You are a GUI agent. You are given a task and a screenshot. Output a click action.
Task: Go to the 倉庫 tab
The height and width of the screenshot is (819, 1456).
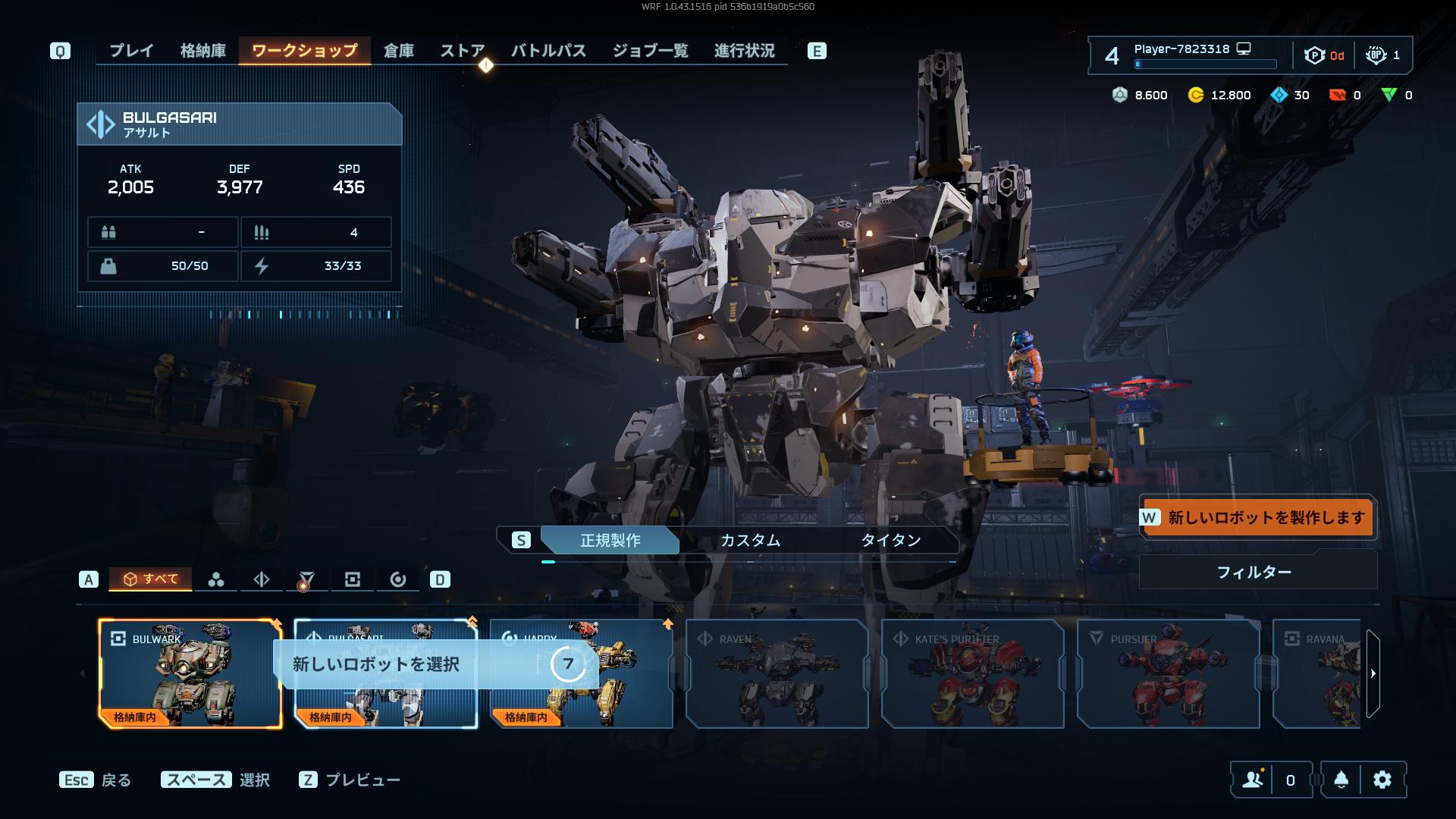tap(398, 51)
